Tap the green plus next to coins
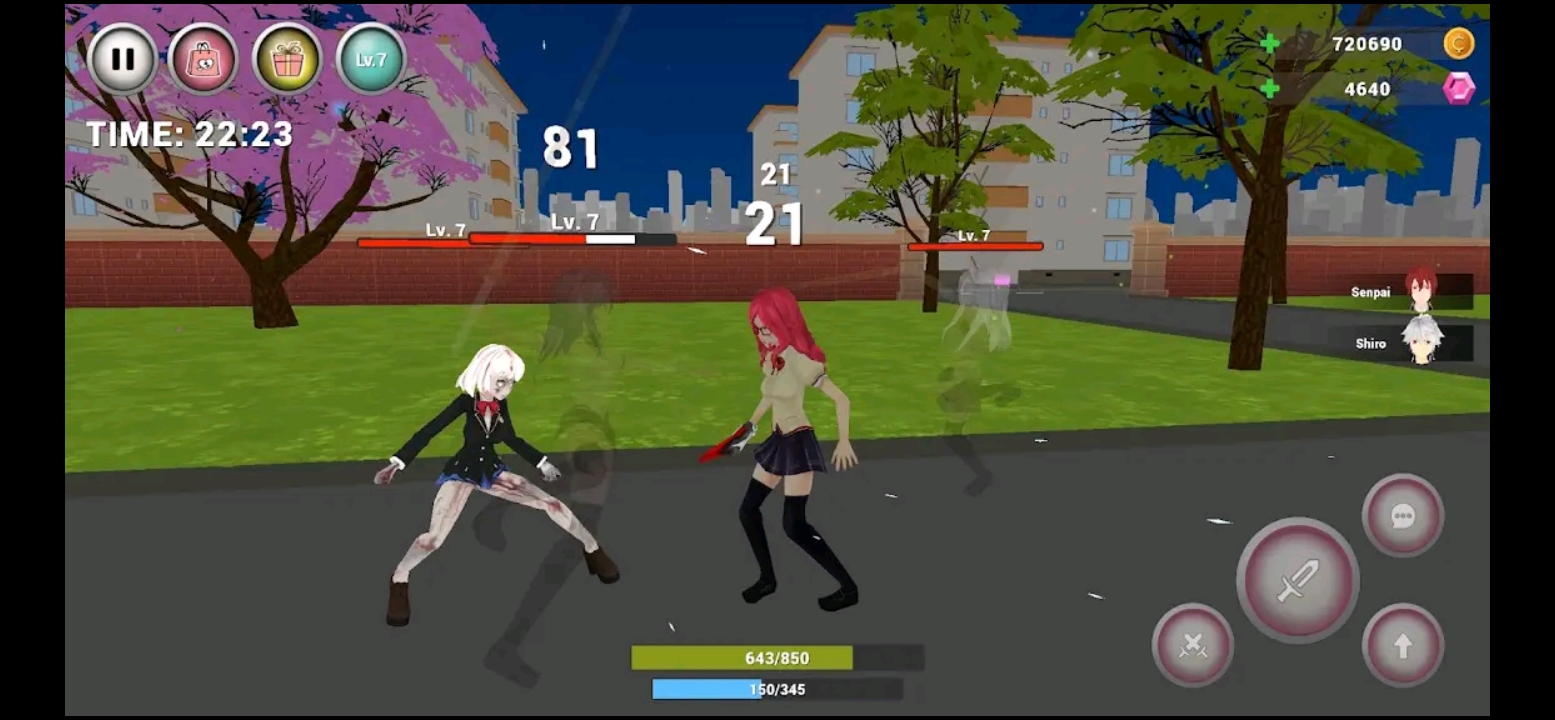Viewport: 1555px width, 720px height. click(x=1271, y=44)
